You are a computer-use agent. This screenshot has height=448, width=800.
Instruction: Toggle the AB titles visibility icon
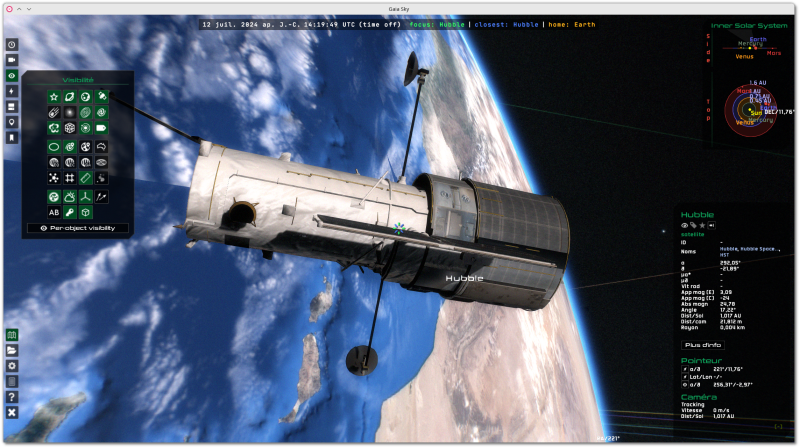[54, 212]
